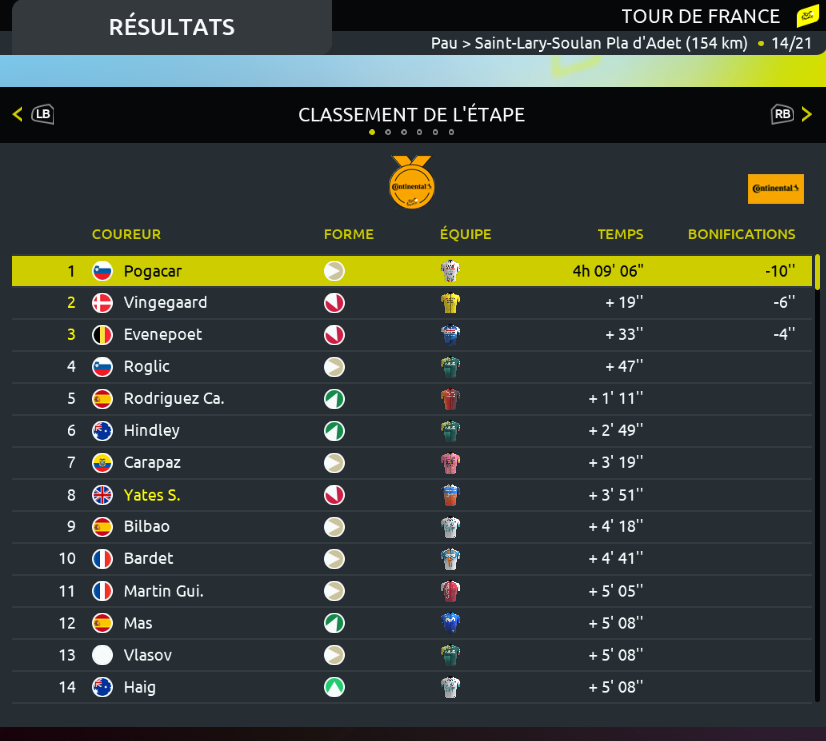Select Hindley's stage result row
This screenshot has height=741, width=826.
(411, 431)
